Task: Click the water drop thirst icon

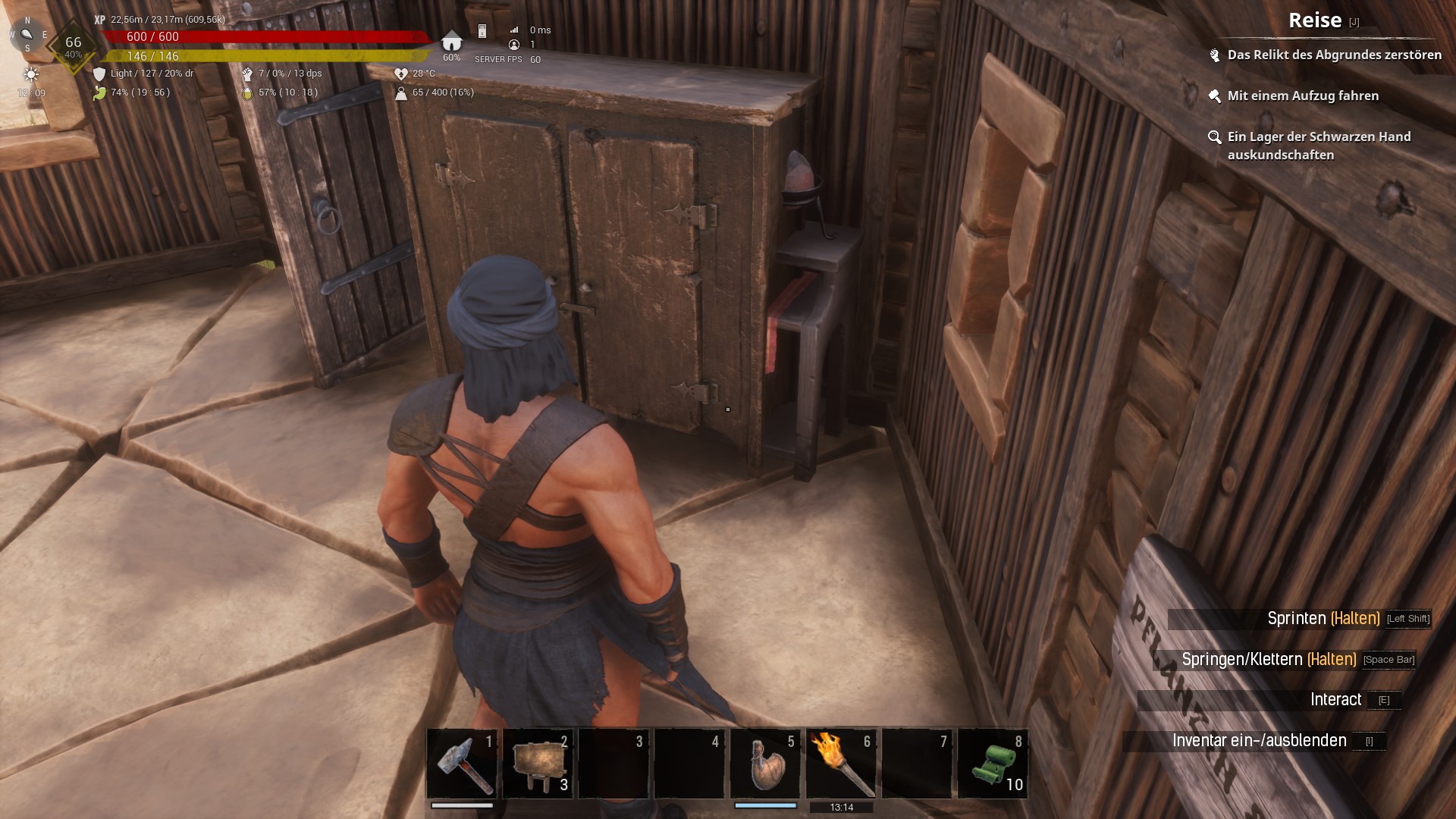Action: [247, 93]
